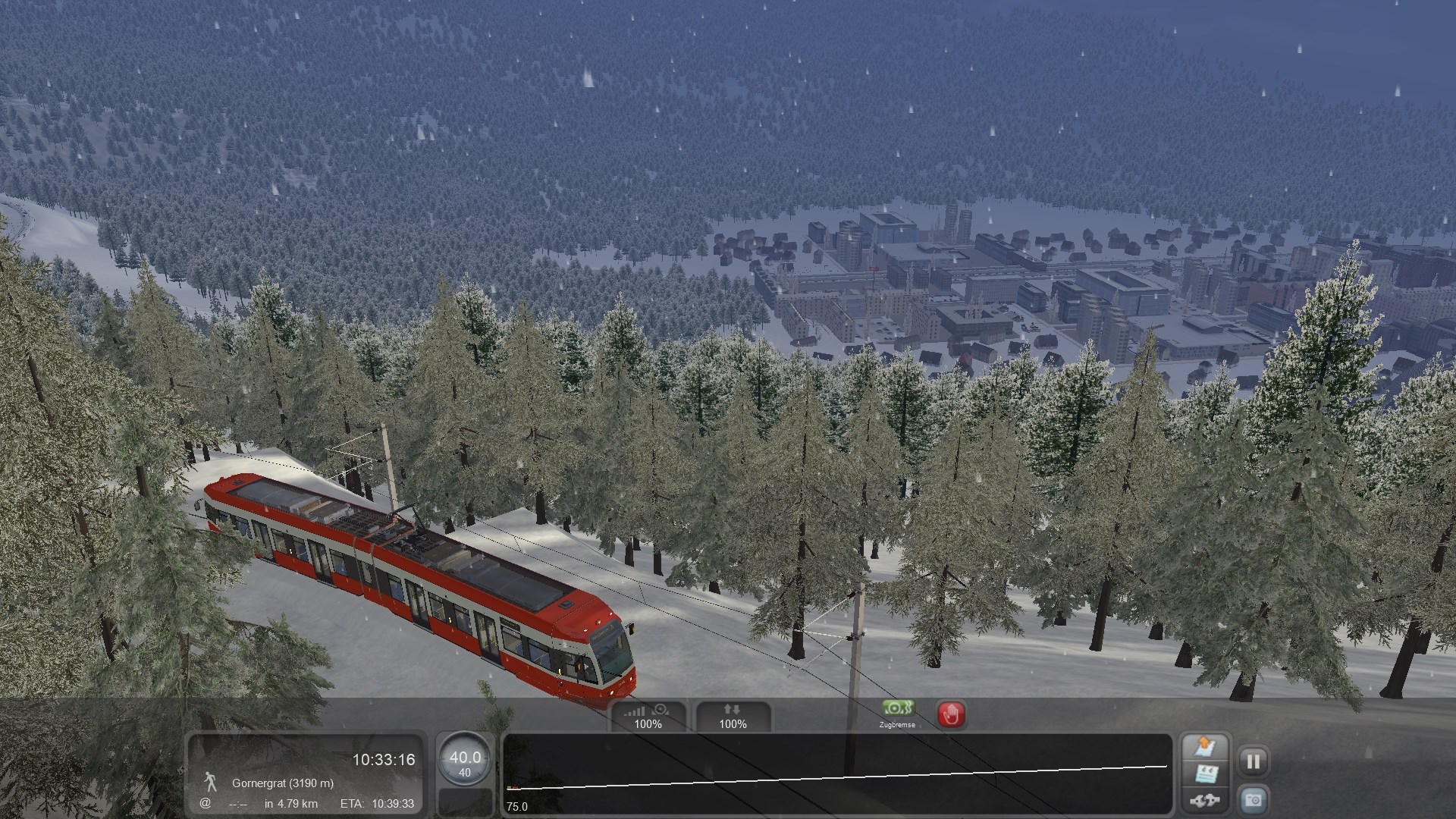The image size is (1456, 819).
Task: Select the round speedometer dial reading 40.0
Action: [x=465, y=761]
